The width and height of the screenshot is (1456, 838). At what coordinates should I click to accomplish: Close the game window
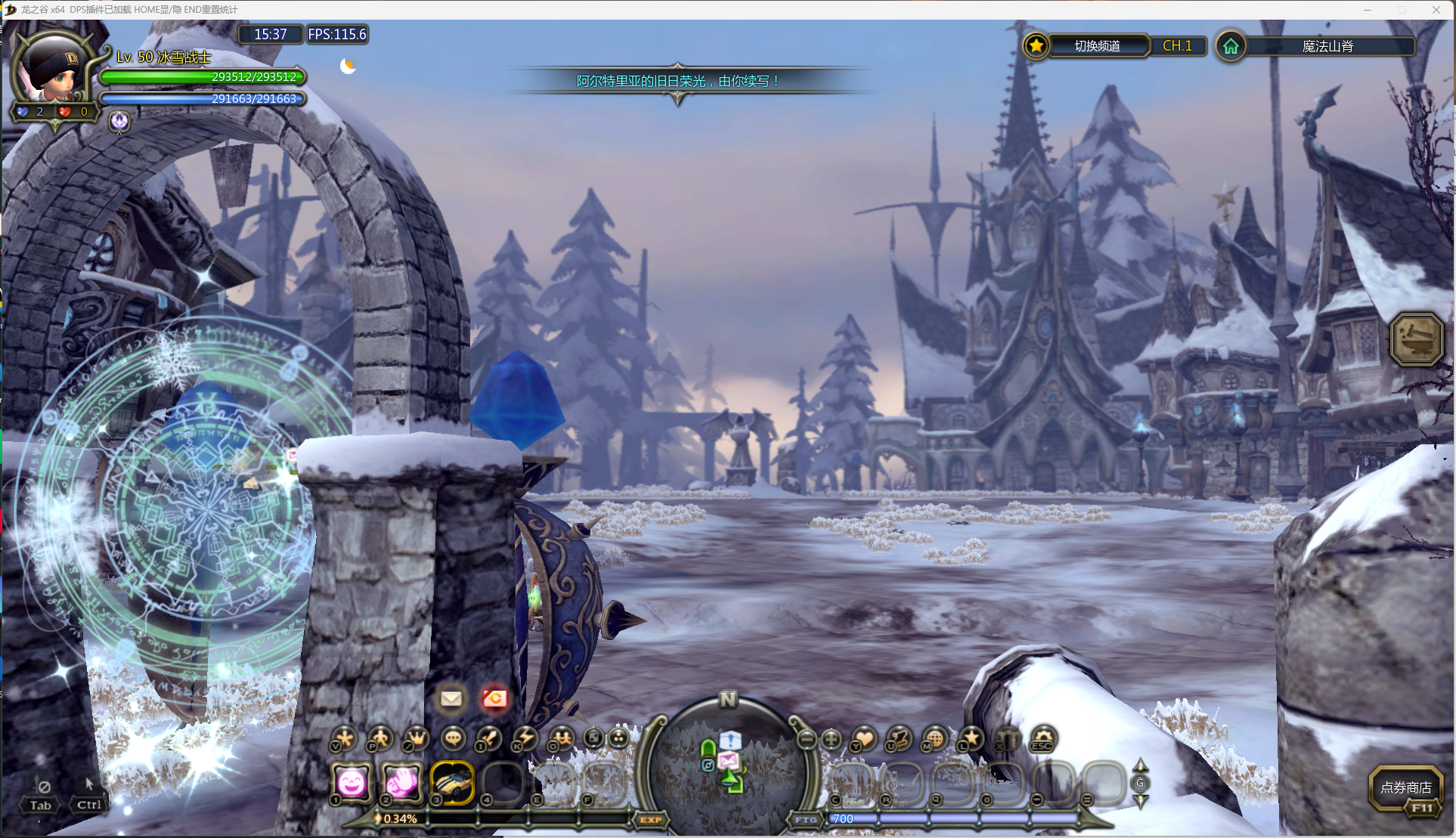tap(1436, 10)
